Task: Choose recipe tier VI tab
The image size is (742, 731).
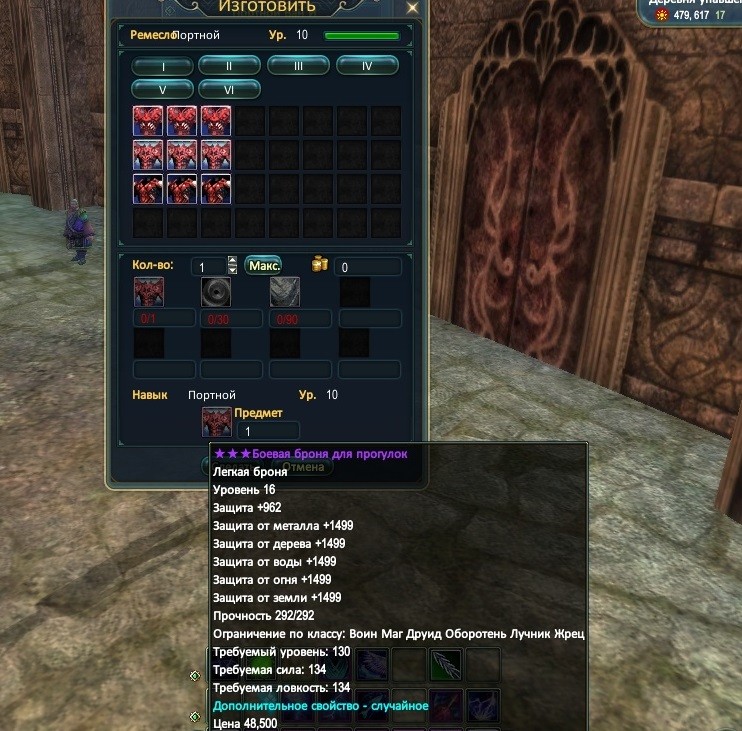Action: tap(229, 89)
